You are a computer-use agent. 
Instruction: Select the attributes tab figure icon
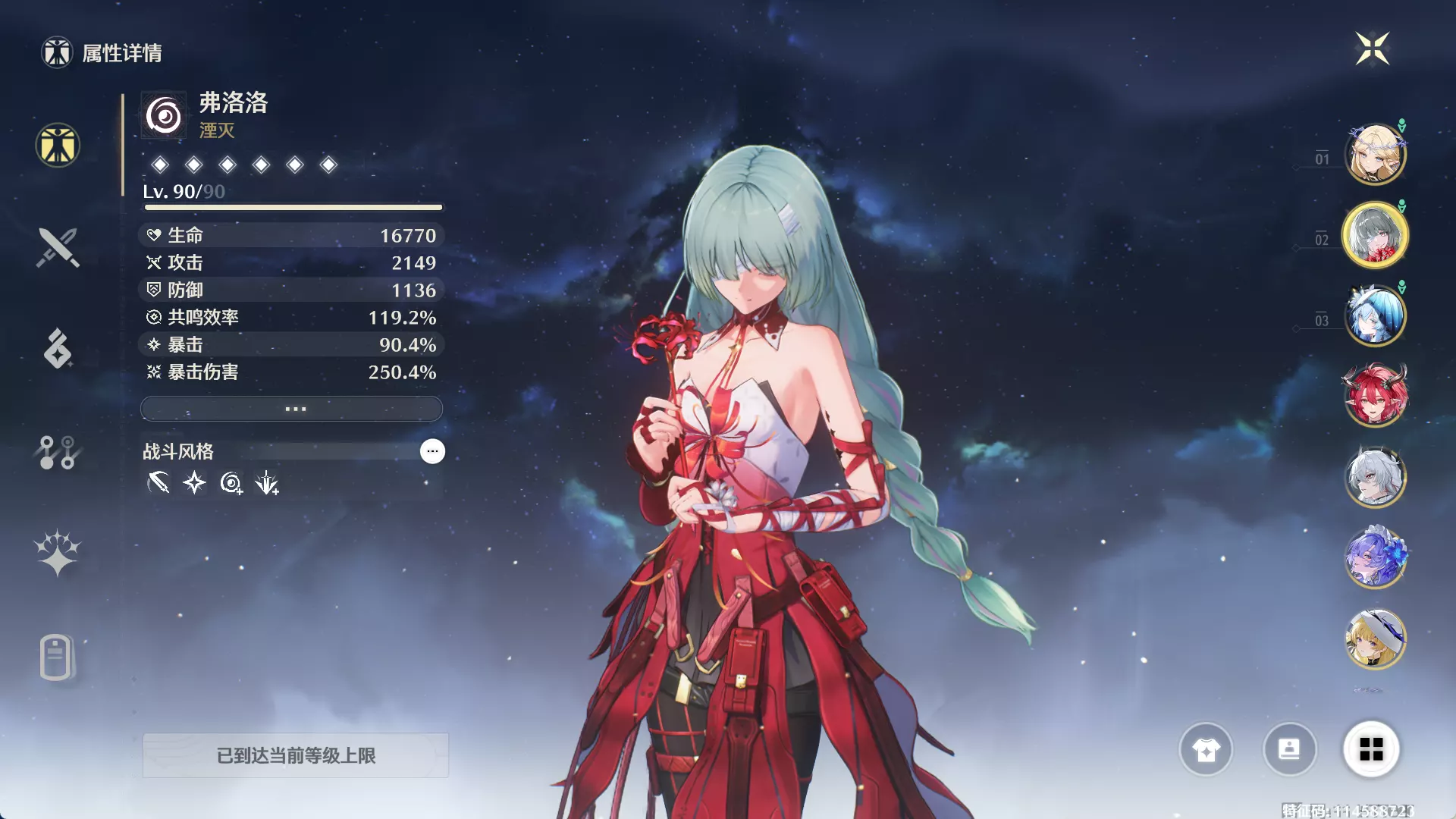[58, 145]
